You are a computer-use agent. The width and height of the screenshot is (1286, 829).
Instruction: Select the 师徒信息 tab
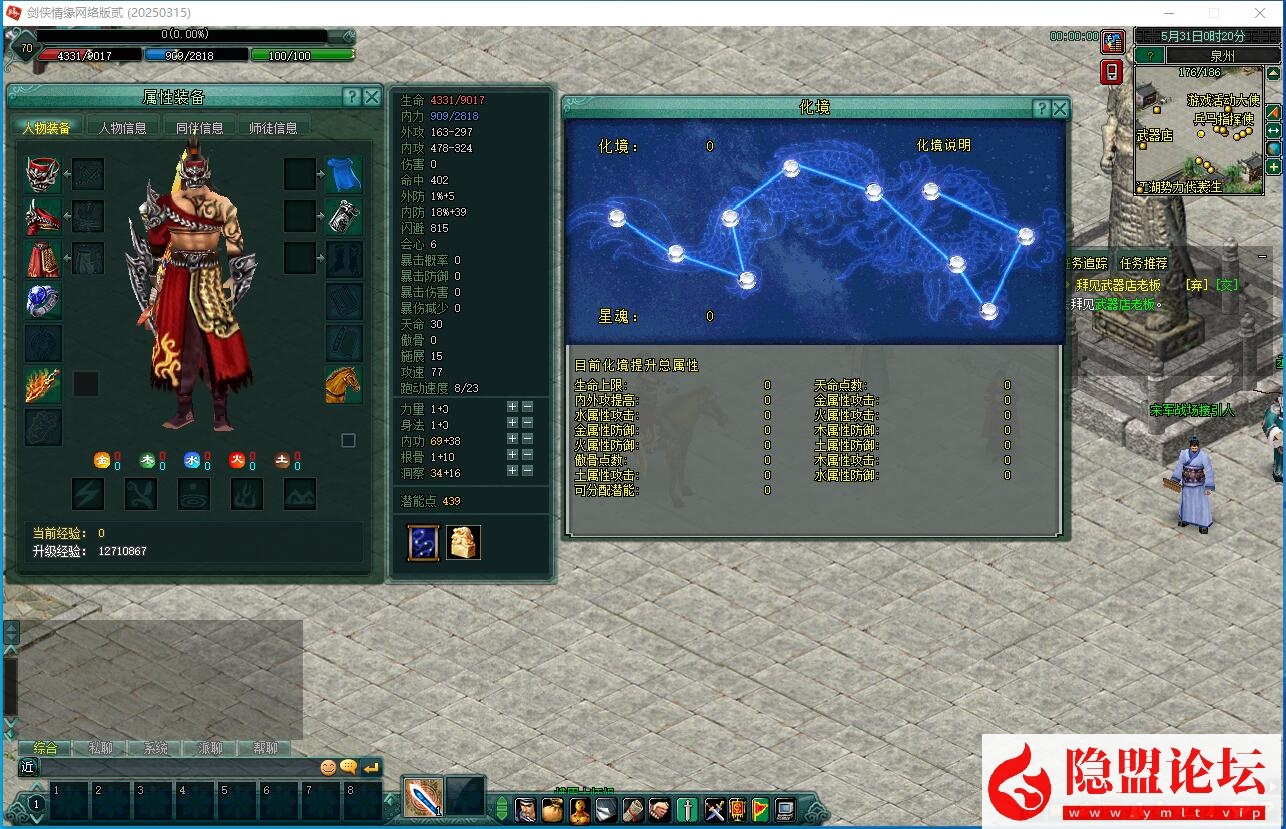tap(273, 127)
